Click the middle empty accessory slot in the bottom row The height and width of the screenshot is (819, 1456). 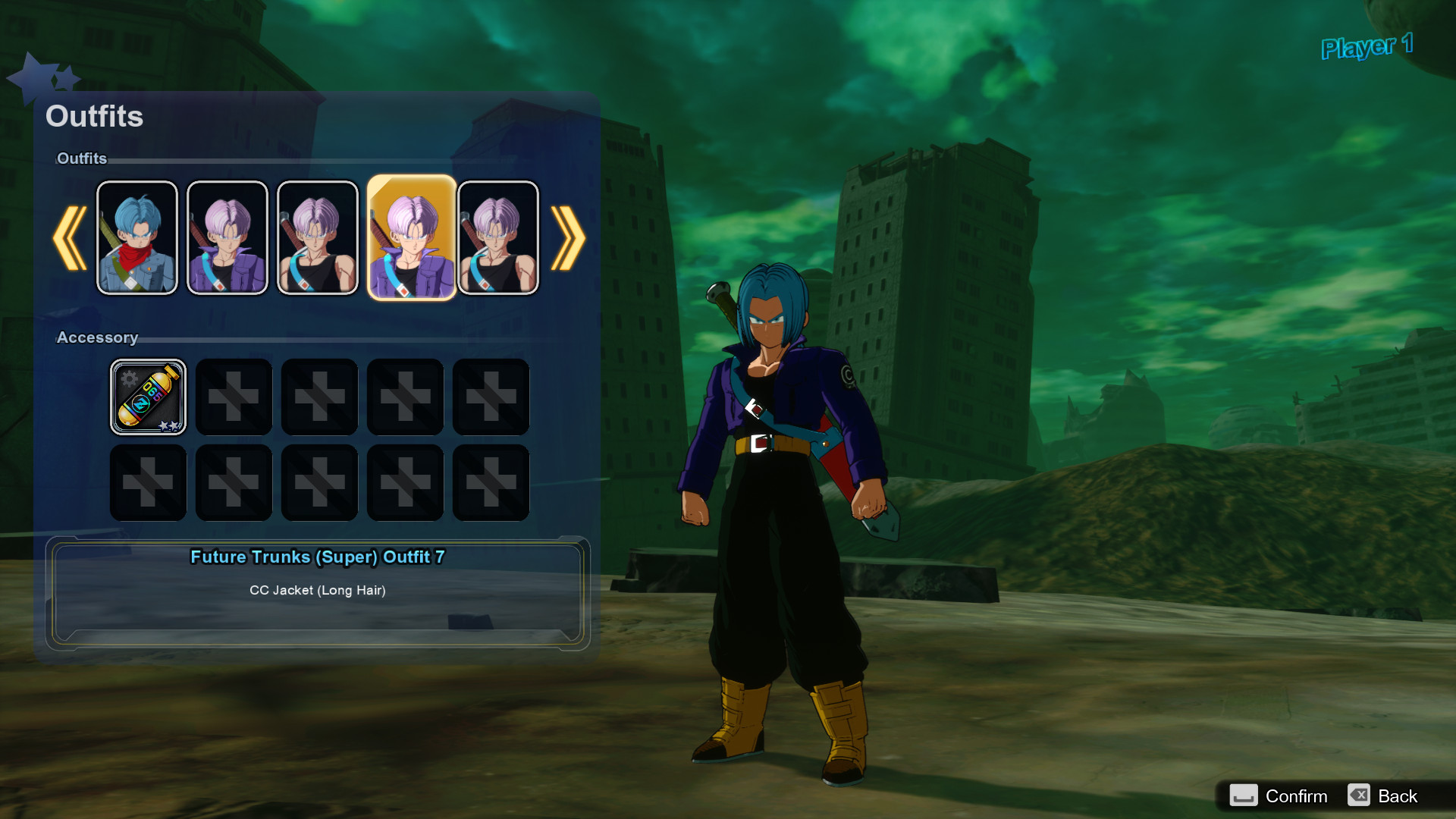(x=319, y=482)
